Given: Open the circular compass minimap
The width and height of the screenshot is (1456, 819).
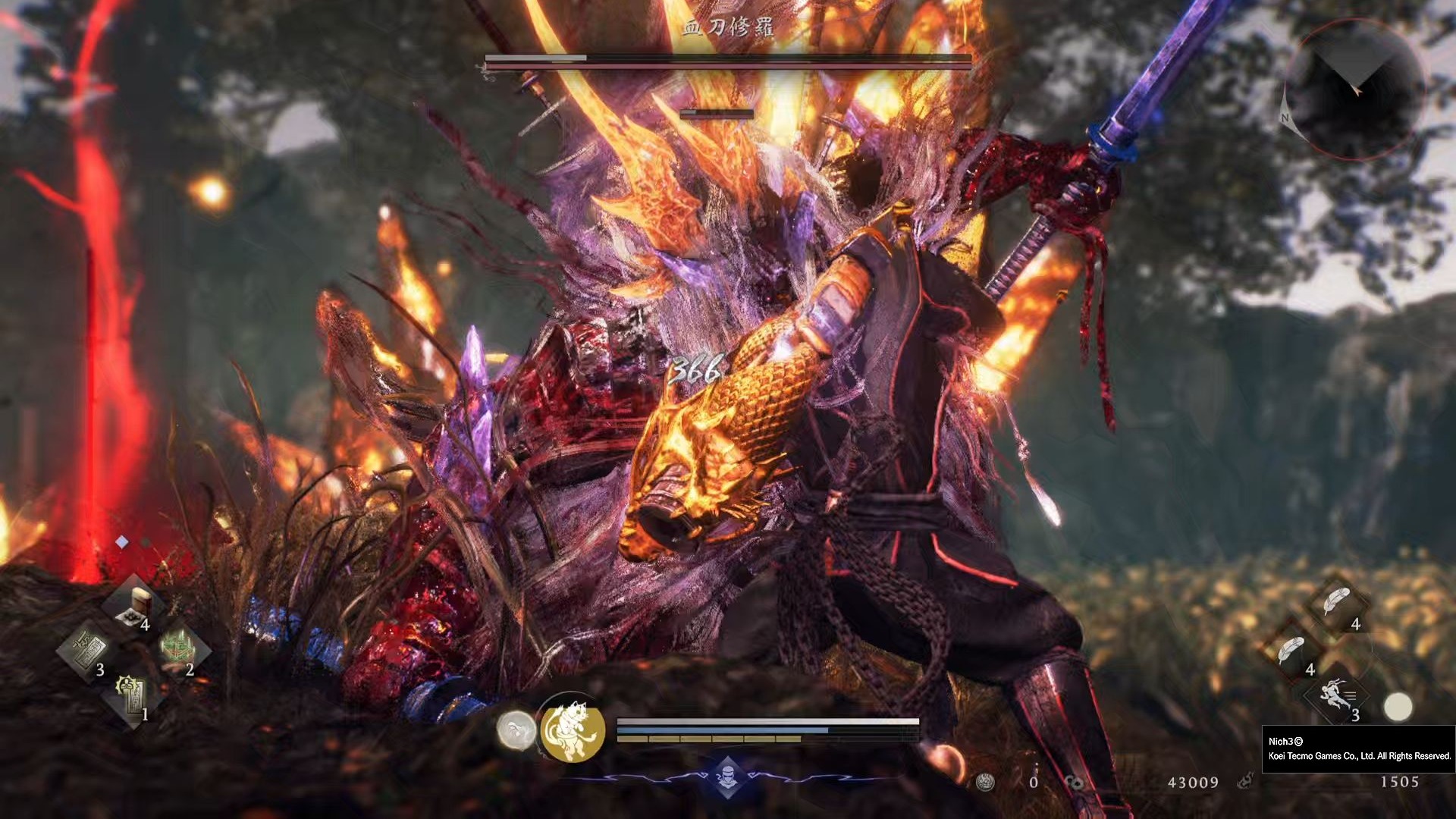Looking at the screenshot, I should tap(1354, 89).
